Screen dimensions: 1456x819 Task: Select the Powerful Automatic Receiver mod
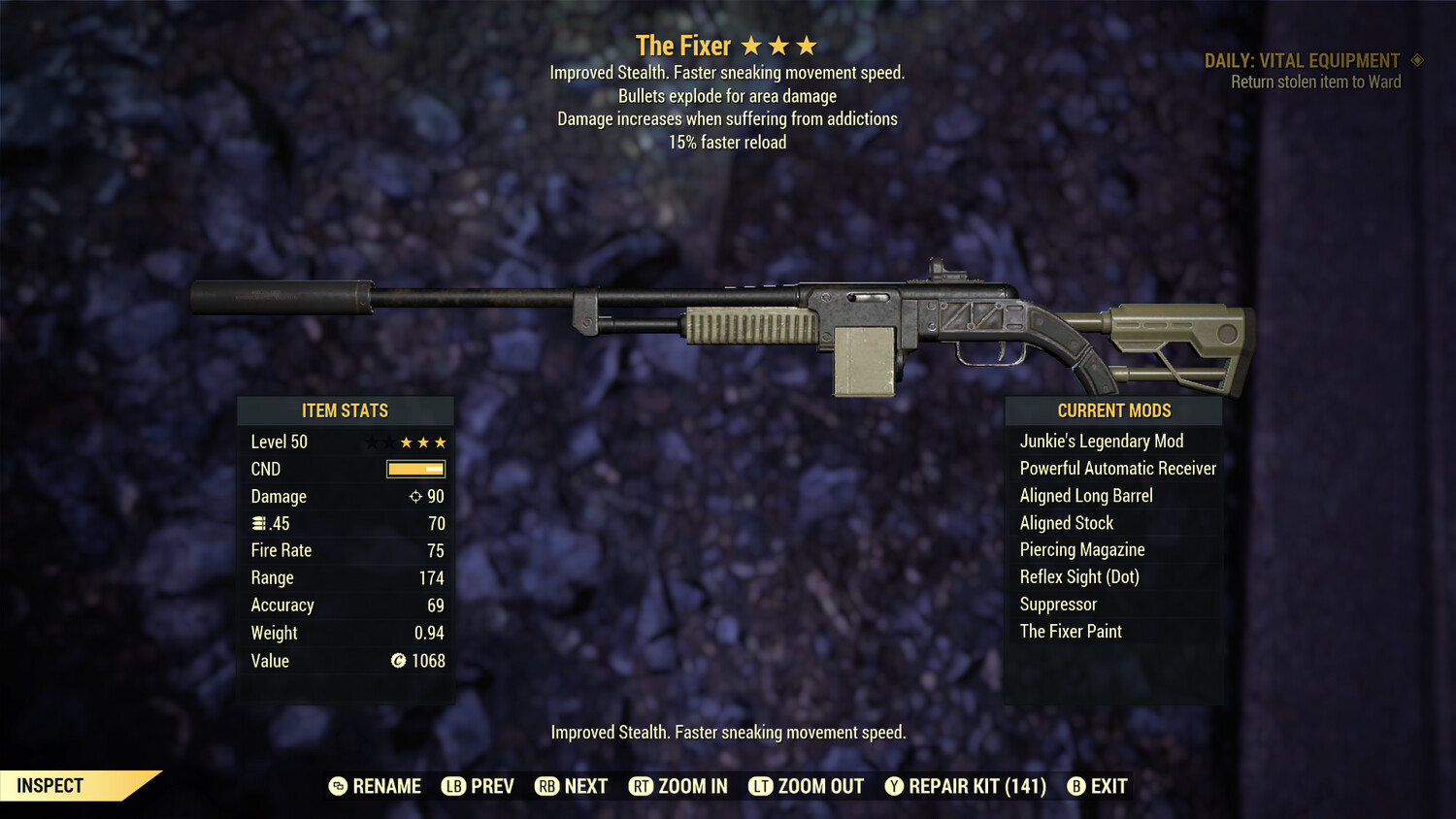[x=1117, y=468]
